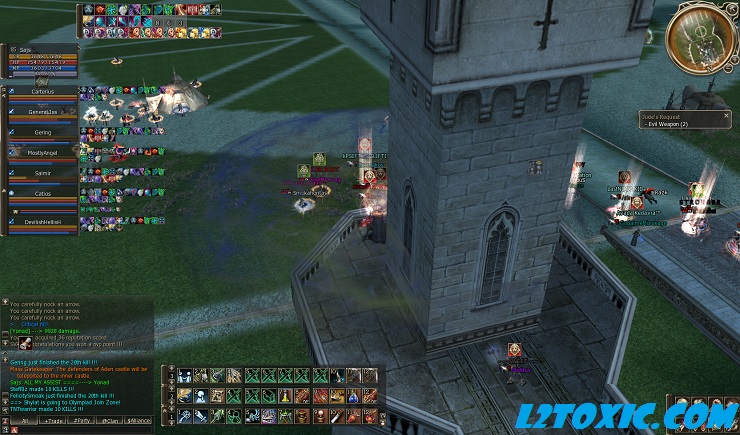Viewport: 740px width, 435px height.
Task: Show the @Clan chat tab
Action: (112, 422)
